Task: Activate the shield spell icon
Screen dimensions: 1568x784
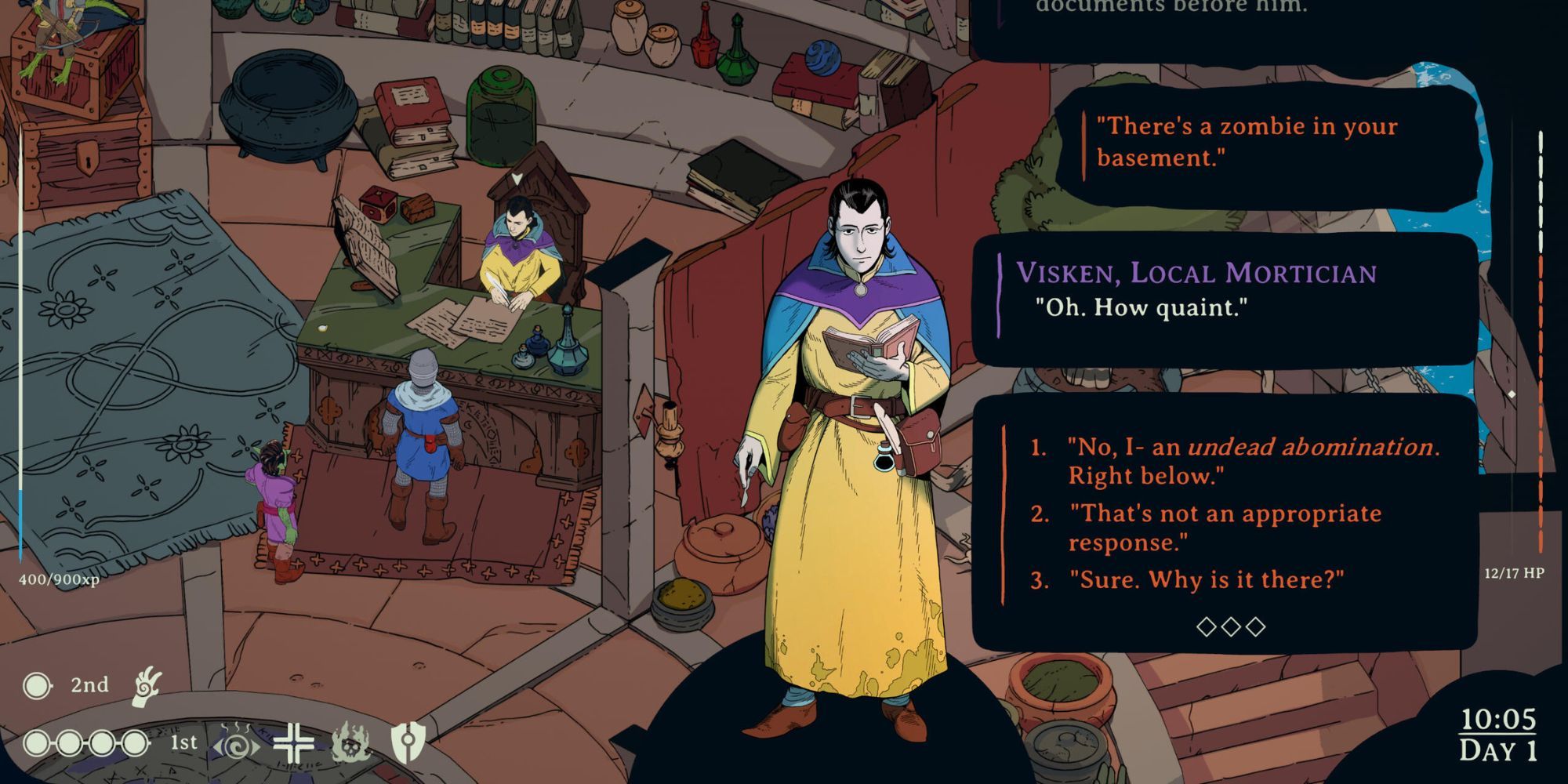Action: 408,742
